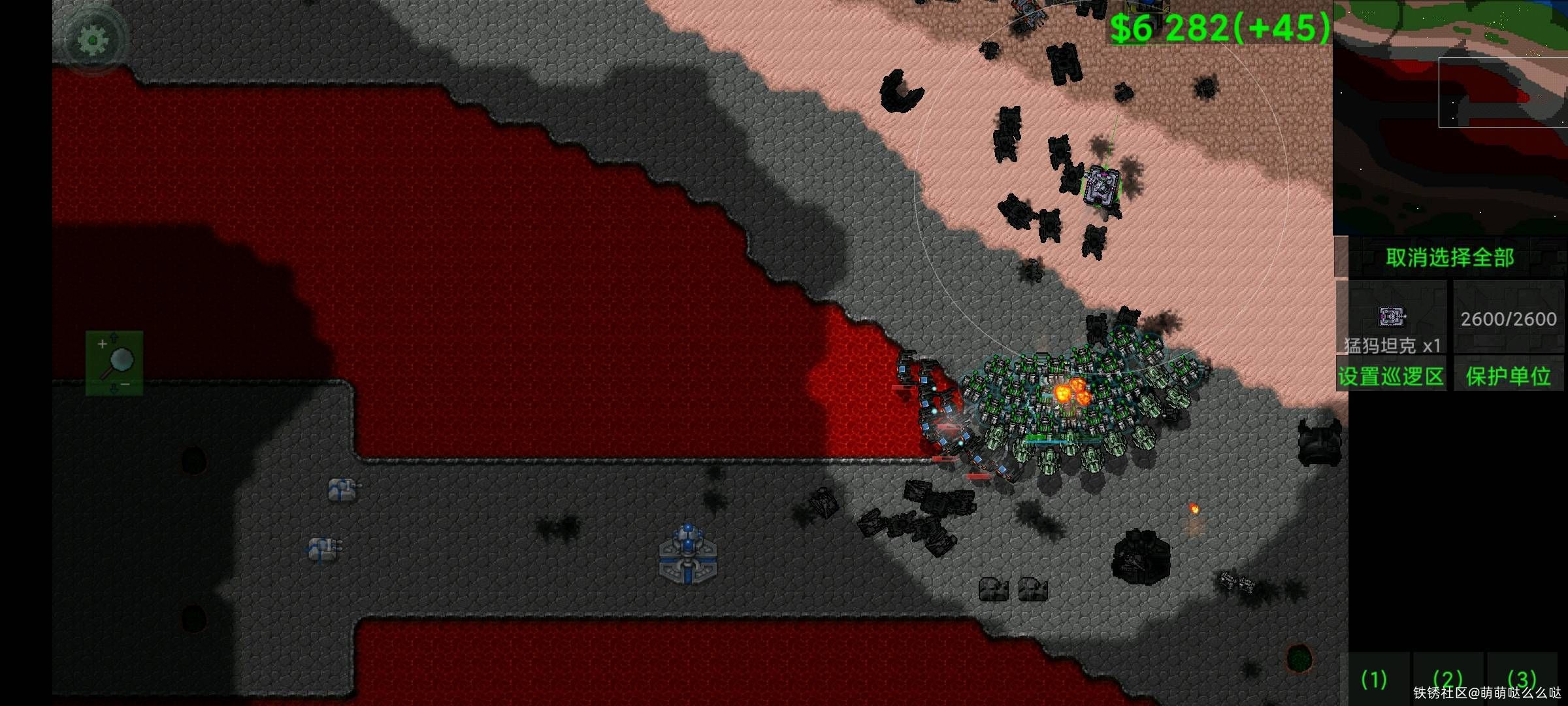Screen dimensions: 1568x706
Task: Activate 设置巡逻区 patrol command
Action: 1392,376
